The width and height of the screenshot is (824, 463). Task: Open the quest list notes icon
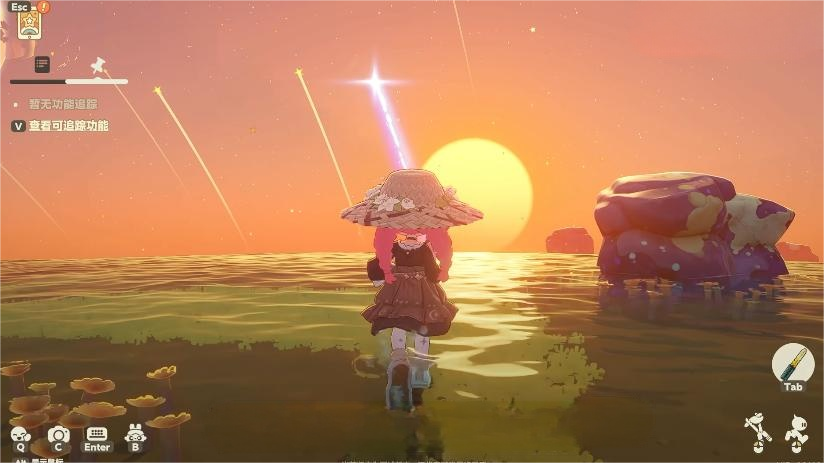42,65
